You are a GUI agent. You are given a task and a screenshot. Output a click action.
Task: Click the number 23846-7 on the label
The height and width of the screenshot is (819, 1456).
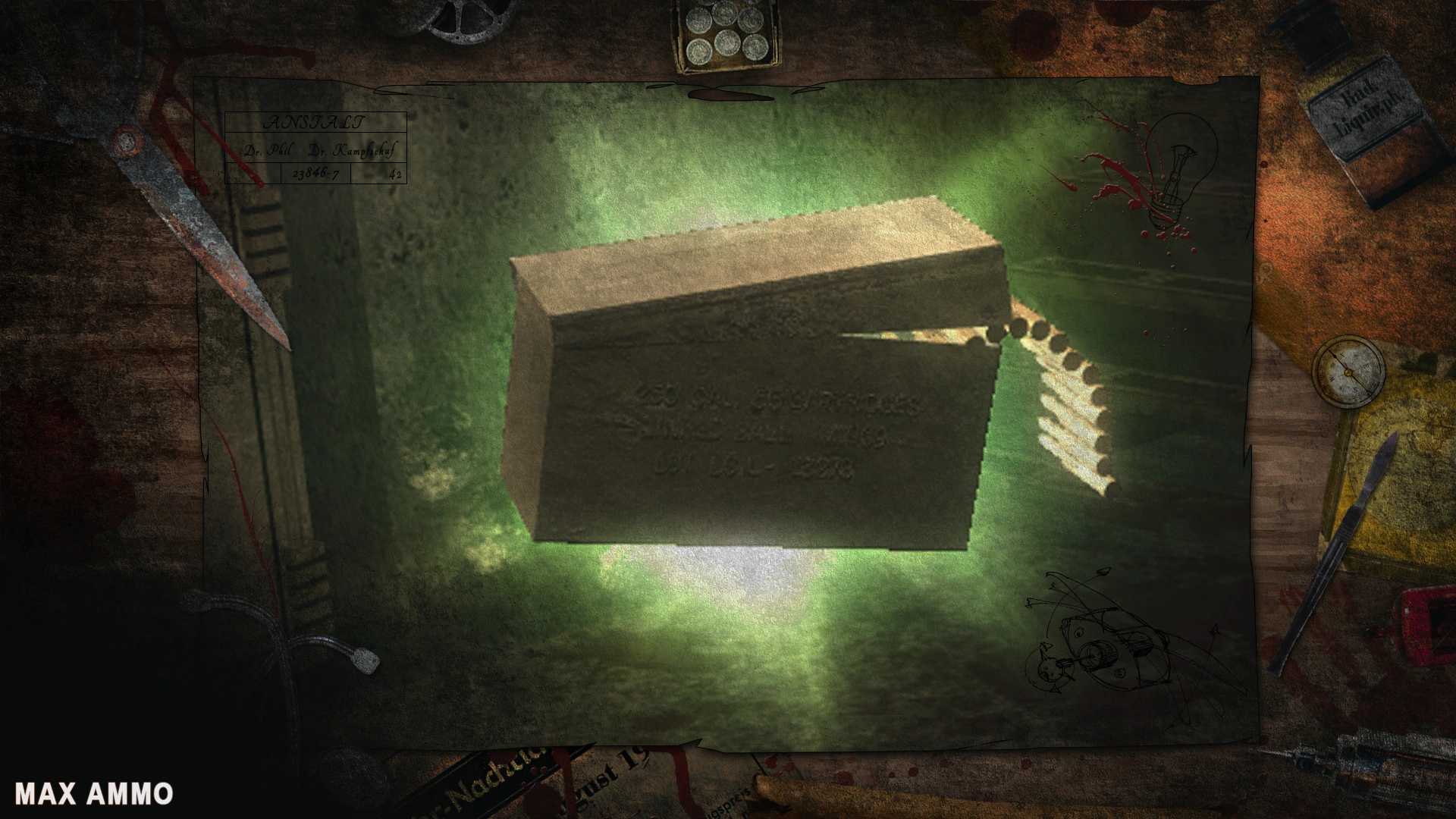pyautogui.click(x=315, y=175)
